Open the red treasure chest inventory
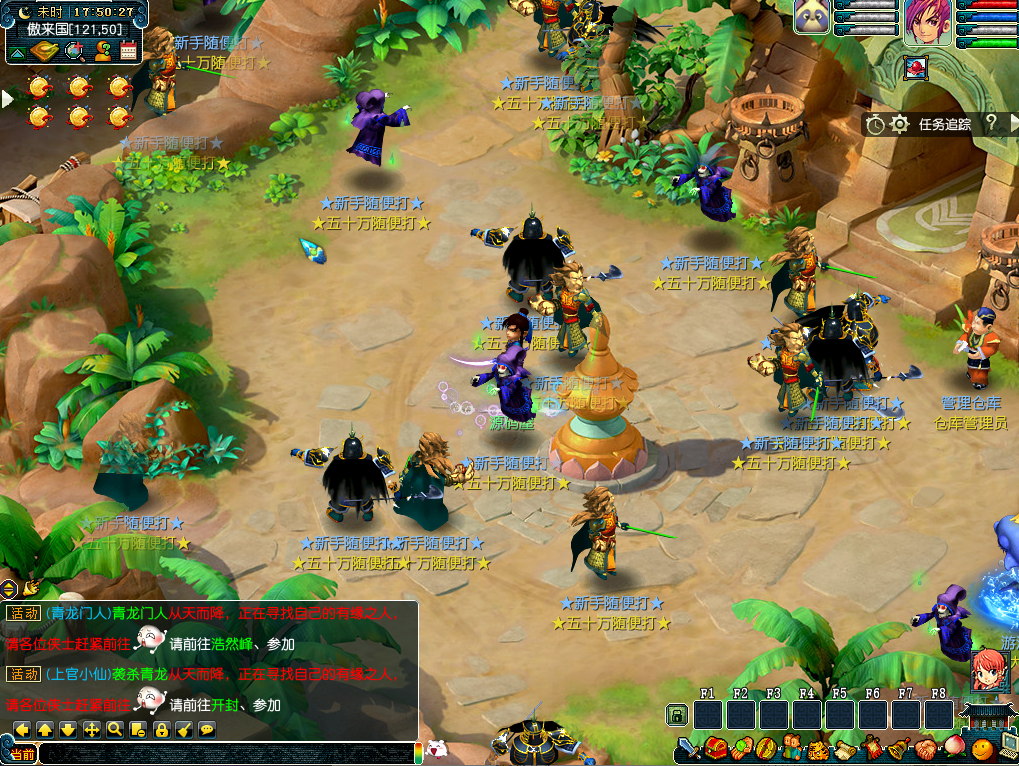 pyautogui.click(x=714, y=748)
